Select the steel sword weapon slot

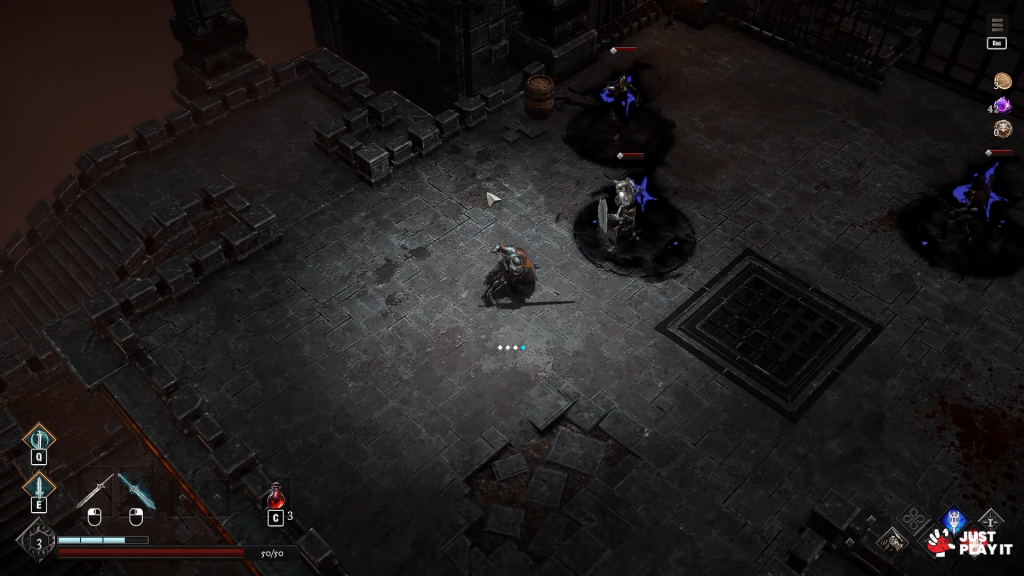pyautogui.click(x=95, y=491)
